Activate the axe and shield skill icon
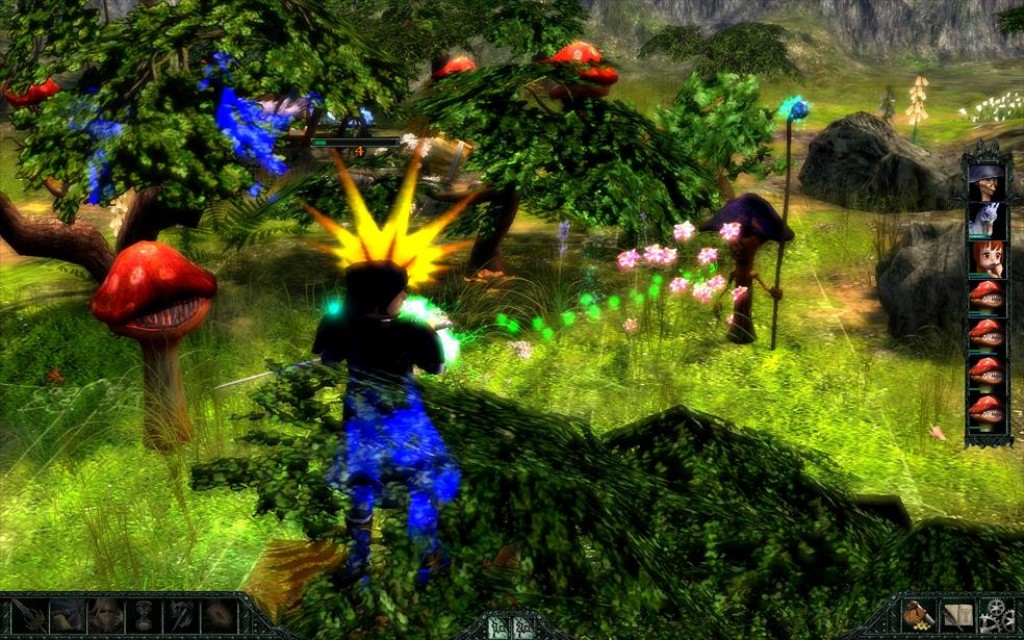The width and height of the screenshot is (1024, 640). 181,615
